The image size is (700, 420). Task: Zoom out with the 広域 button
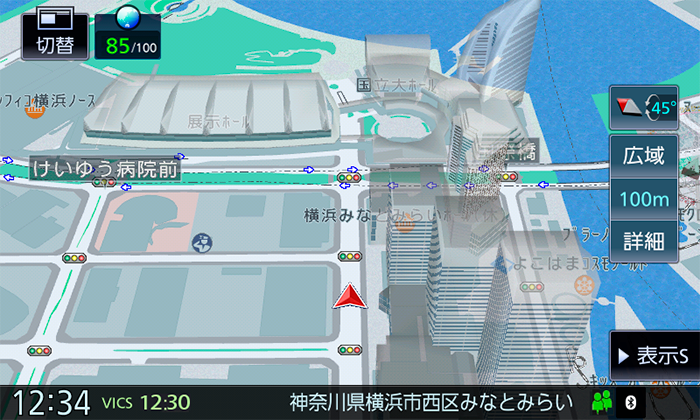644,156
